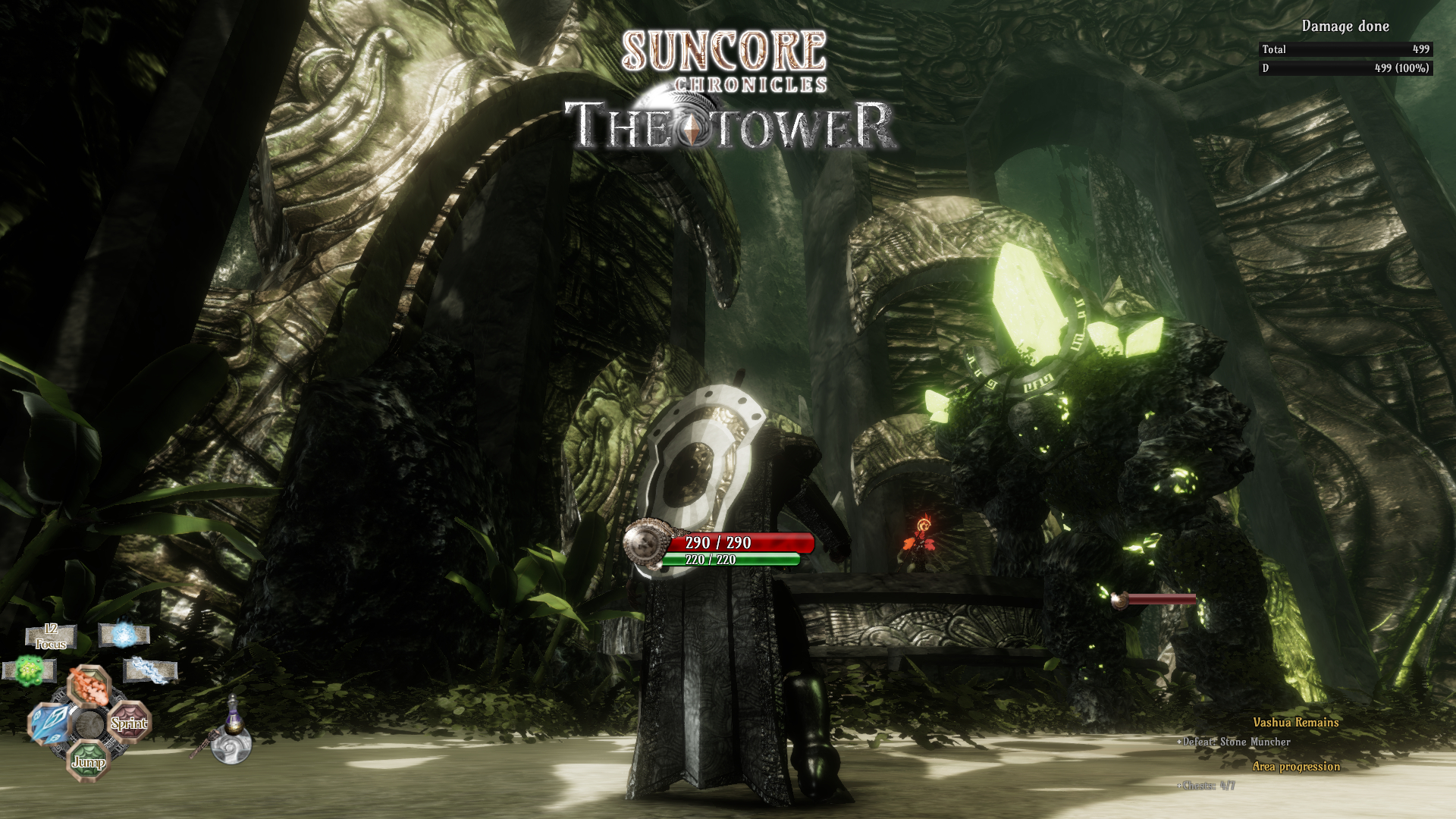The image size is (1456, 819).
Task: Use the purple potion flask item
Action: pyautogui.click(x=233, y=719)
